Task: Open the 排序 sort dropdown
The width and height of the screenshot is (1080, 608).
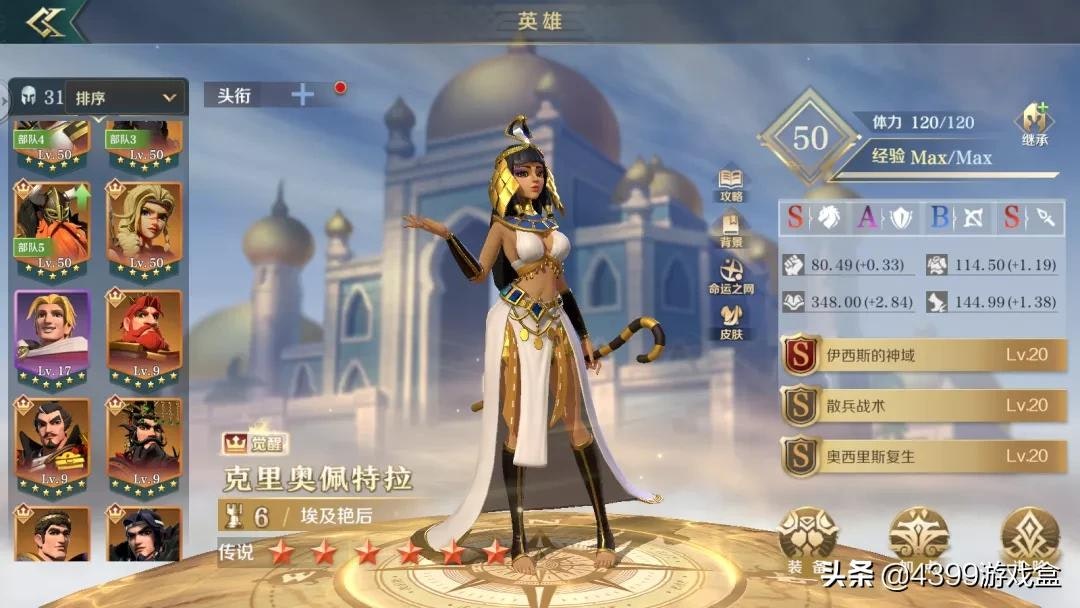Action: click(126, 98)
